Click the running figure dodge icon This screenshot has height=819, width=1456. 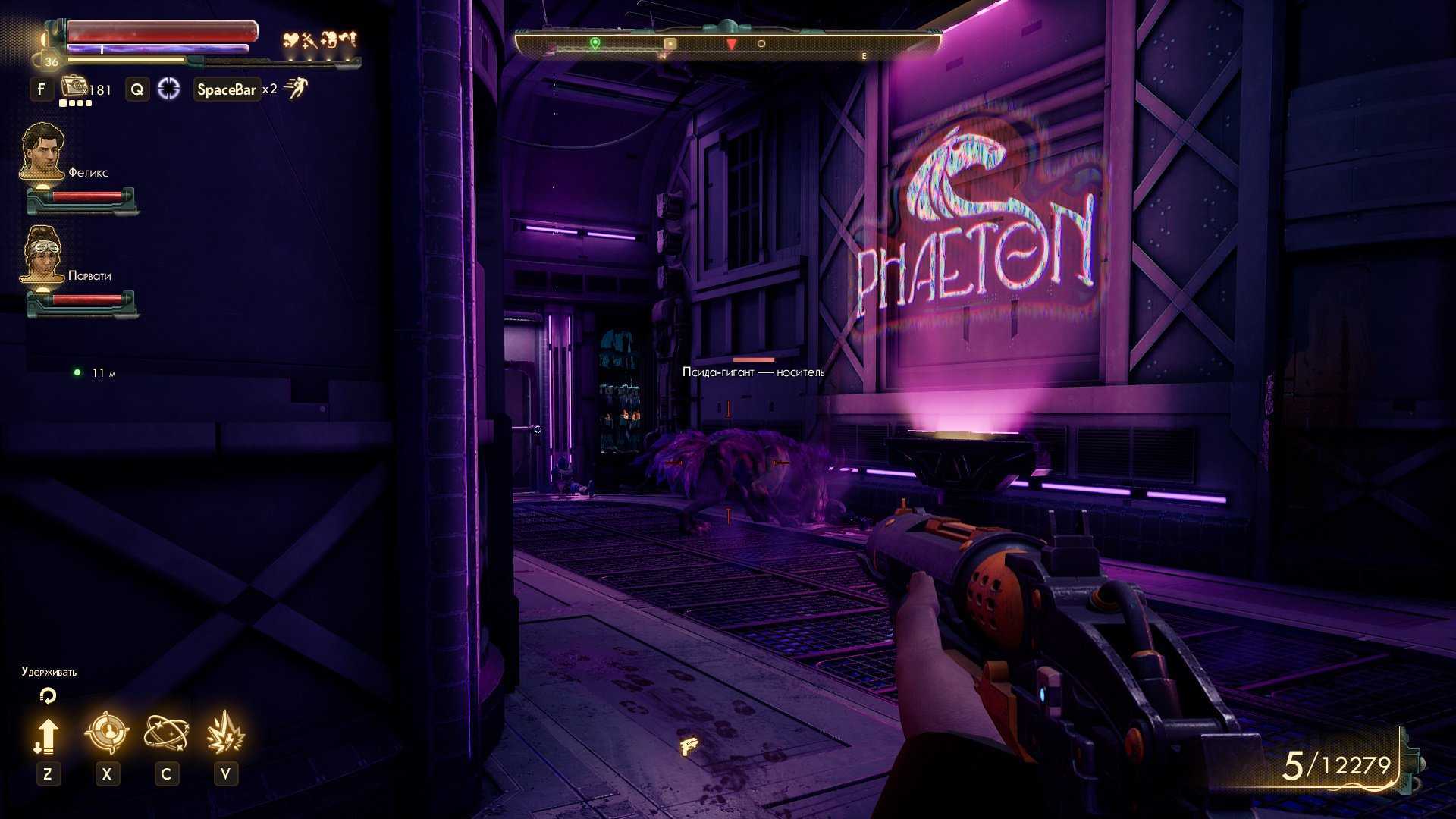click(x=296, y=89)
